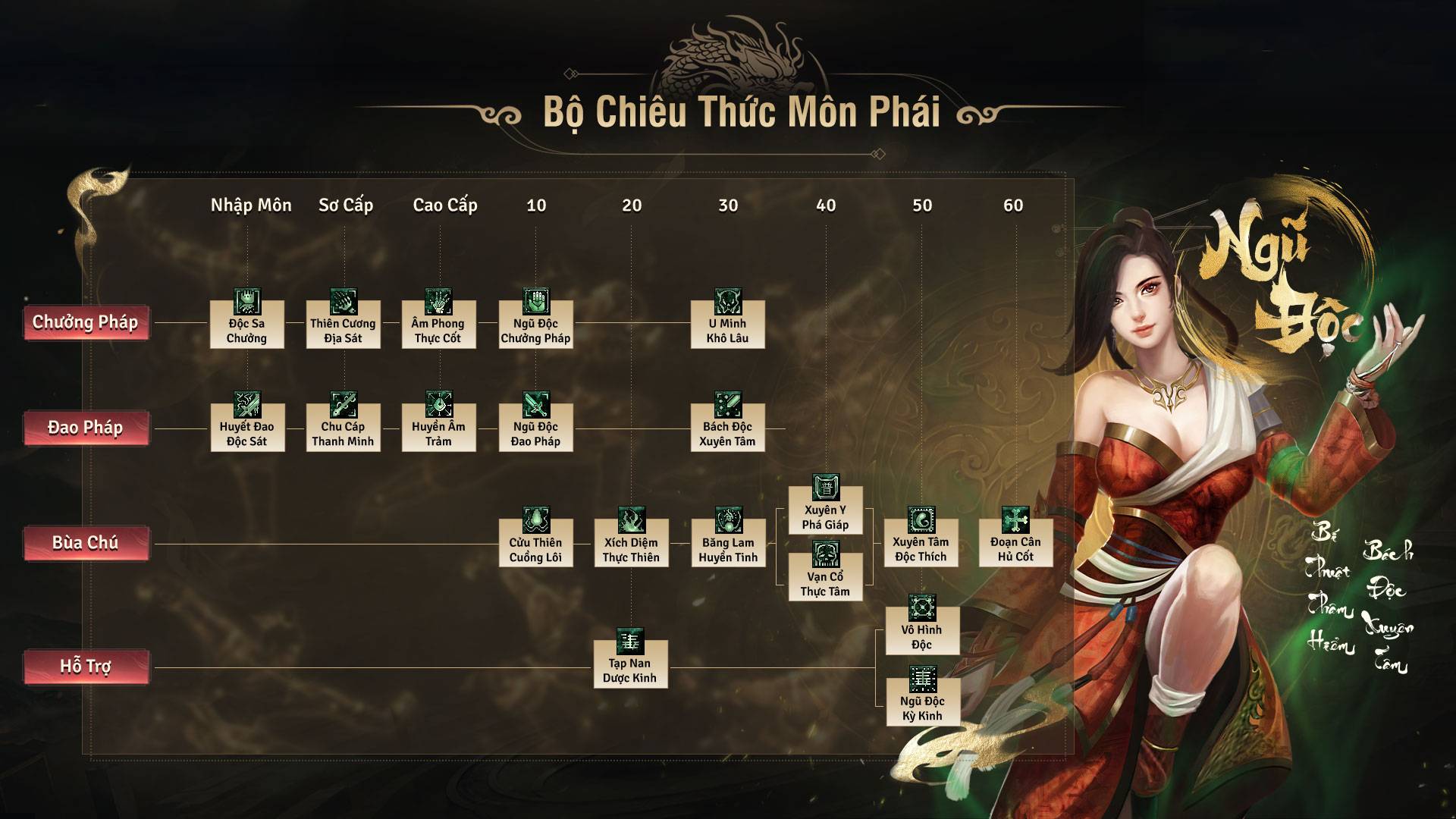Click the Ngũ Độc Kỳ Kinh skill
The image size is (1456, 819).
tap(922, 700)
